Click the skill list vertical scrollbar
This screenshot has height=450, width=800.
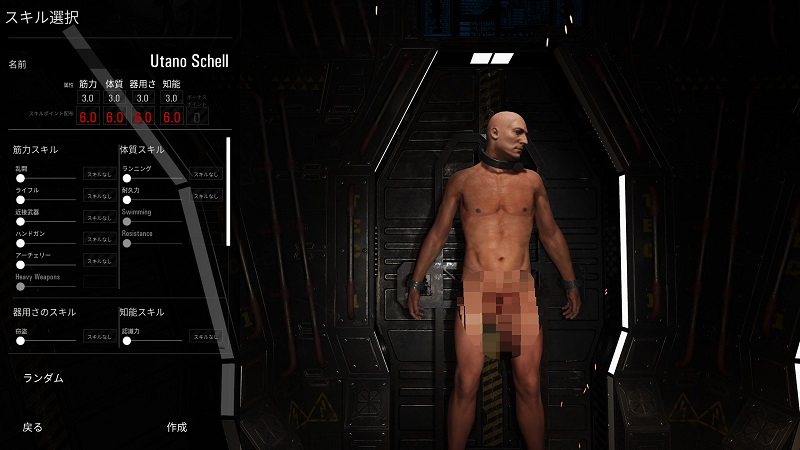[229, 190]
